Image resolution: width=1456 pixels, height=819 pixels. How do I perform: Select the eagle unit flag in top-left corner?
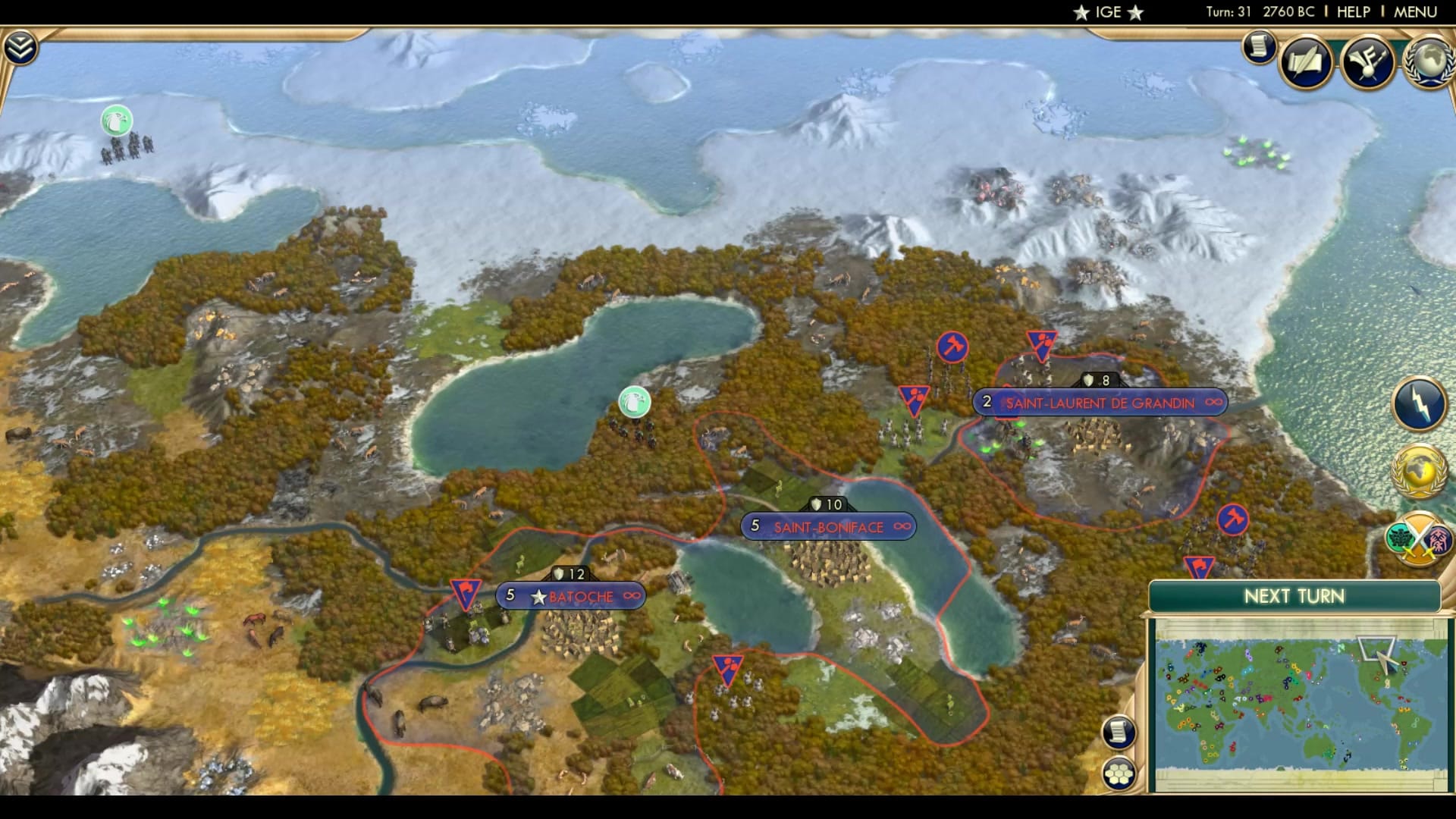click(x=115, y=119)
